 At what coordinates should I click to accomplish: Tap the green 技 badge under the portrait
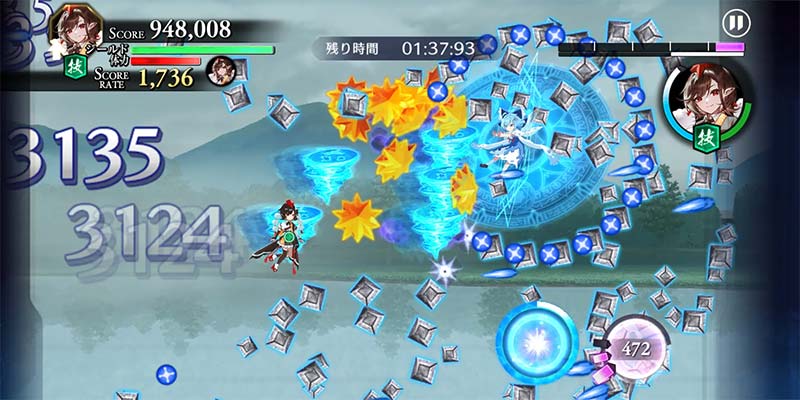point(74,67)
